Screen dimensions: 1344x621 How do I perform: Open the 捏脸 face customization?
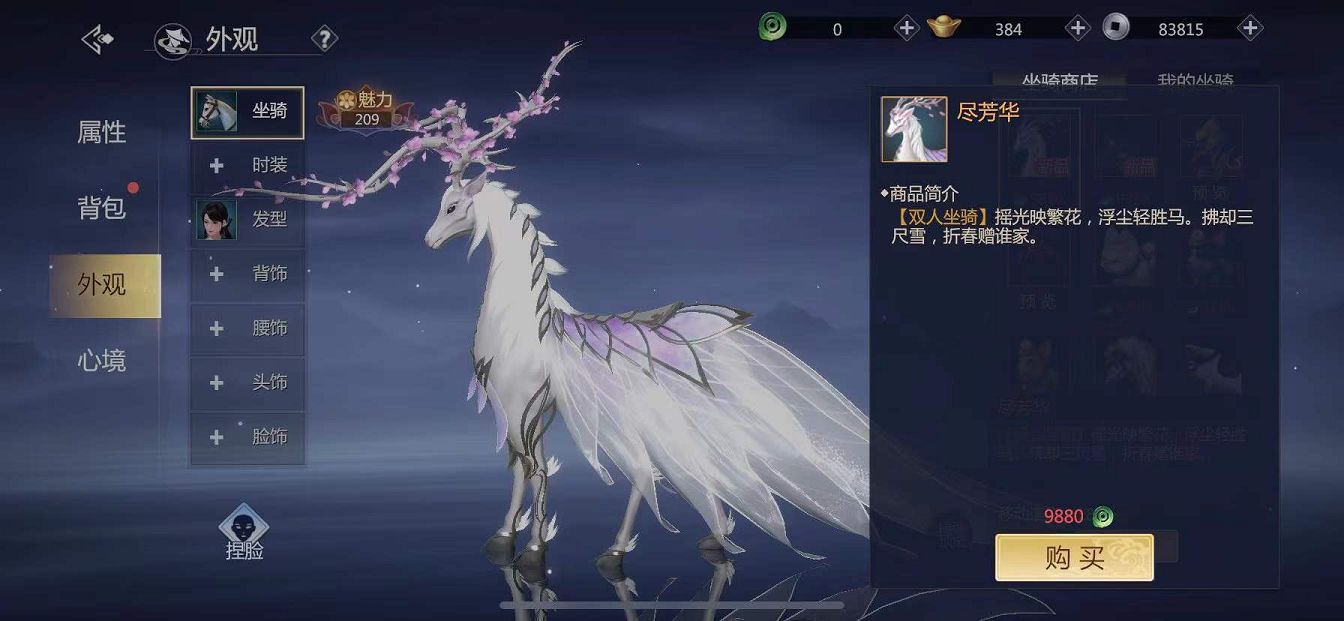[244, 532]
